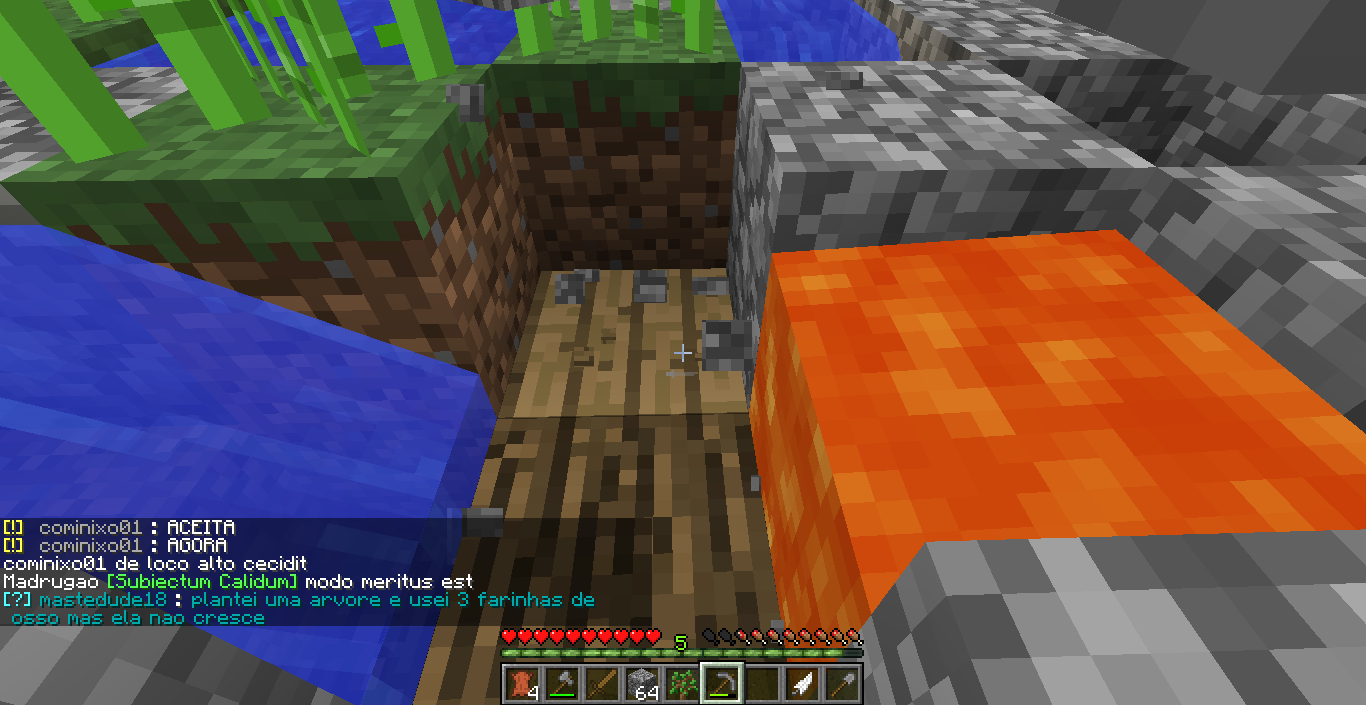The width and height of the screenshot is (1366, 705).
Task: Click mastedude18's chat message
Action: pos(300,608)
